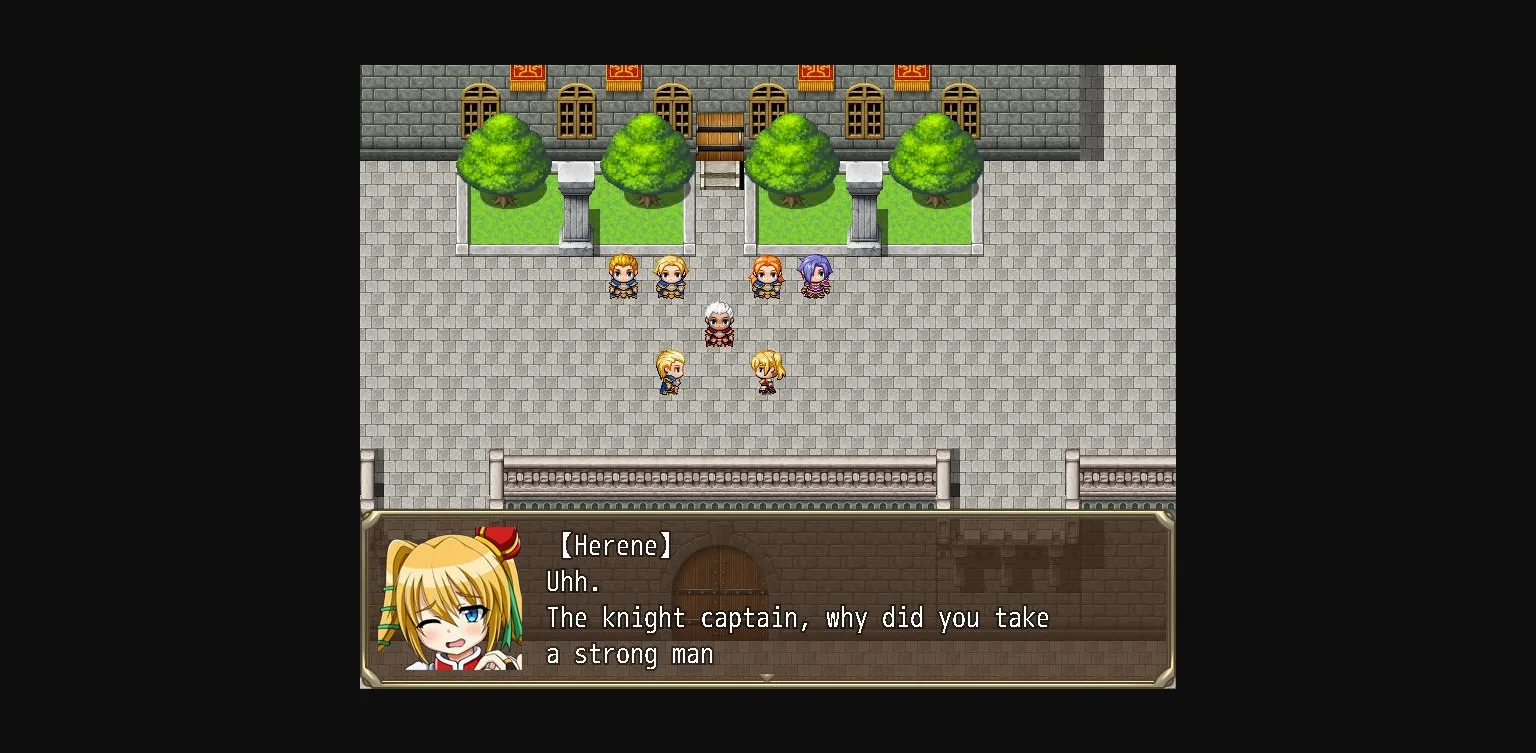Select the rightmost tree beside the windows
The height and width of the screenshot is (753, 1536).
click(936, 155)
